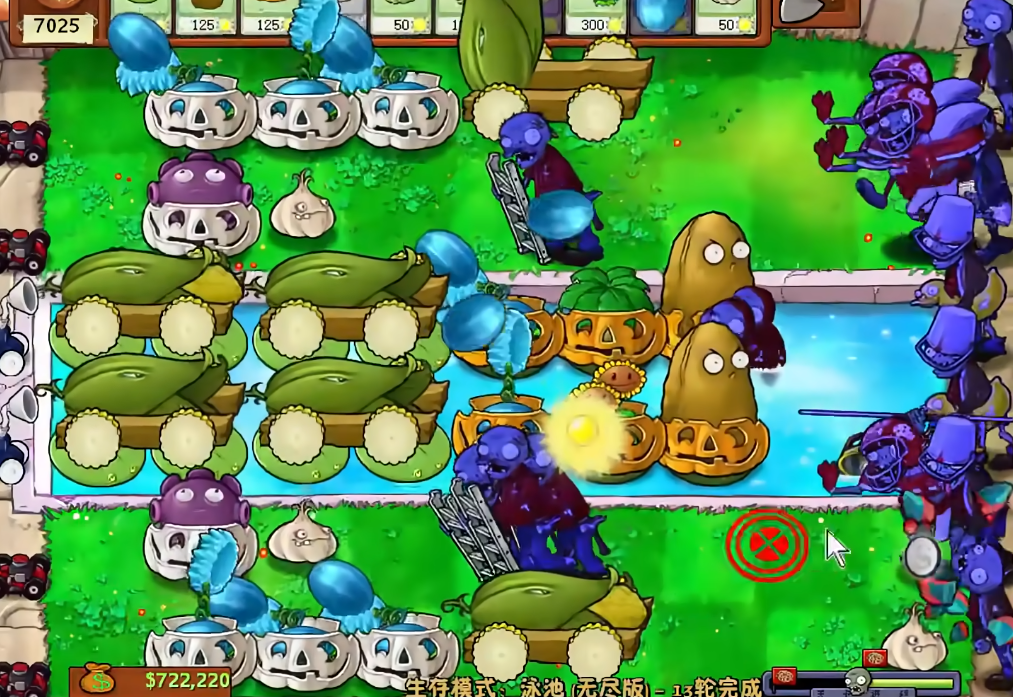Select the 50-sun seed packet beside the shovel
The width and height of the screenshot is (1013, 697).
click(x=725, y=16)
